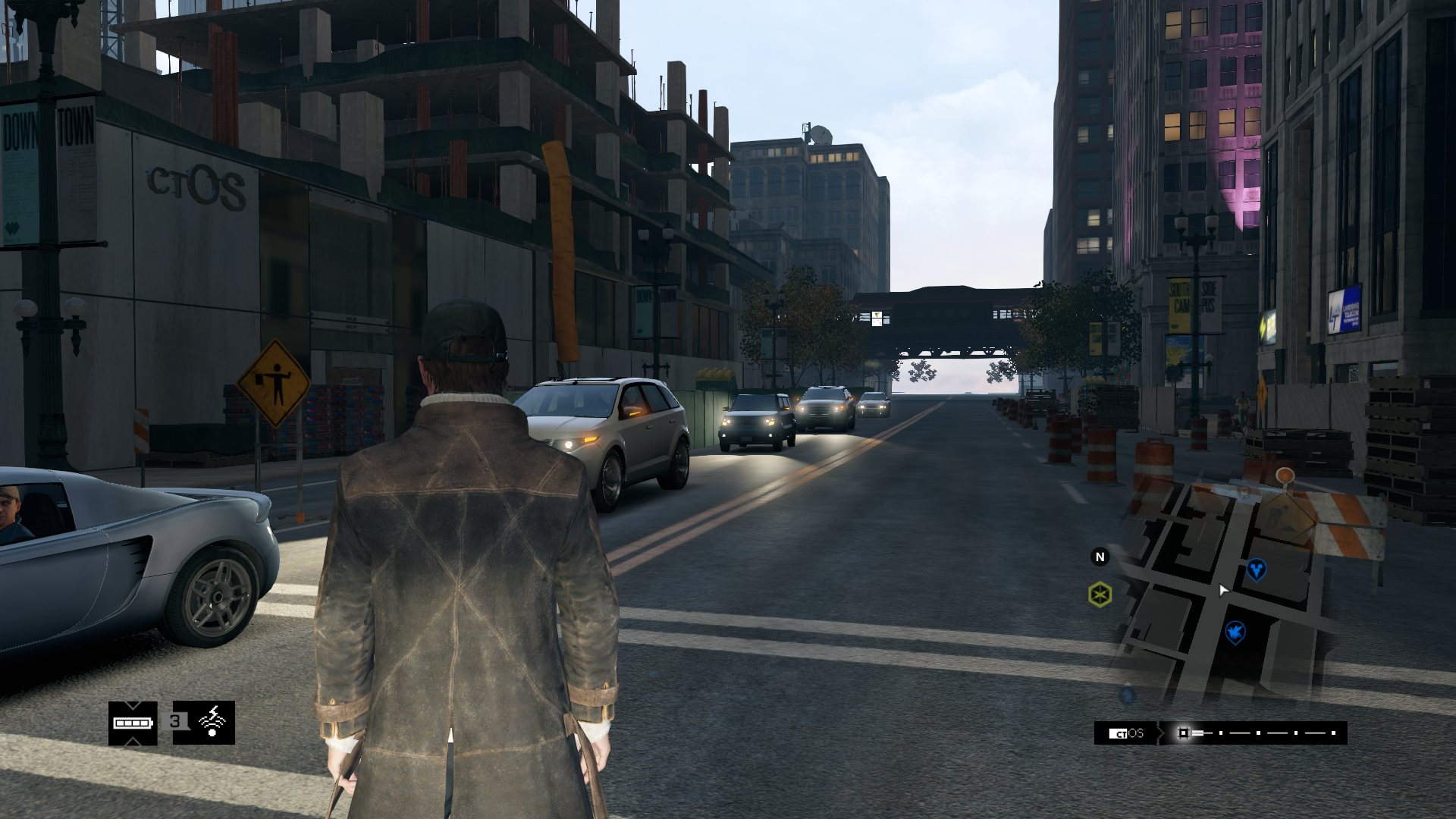Select the N compass indicator beside the minimap
Screen dimensions: 1456x819
tap(1100, 557)
